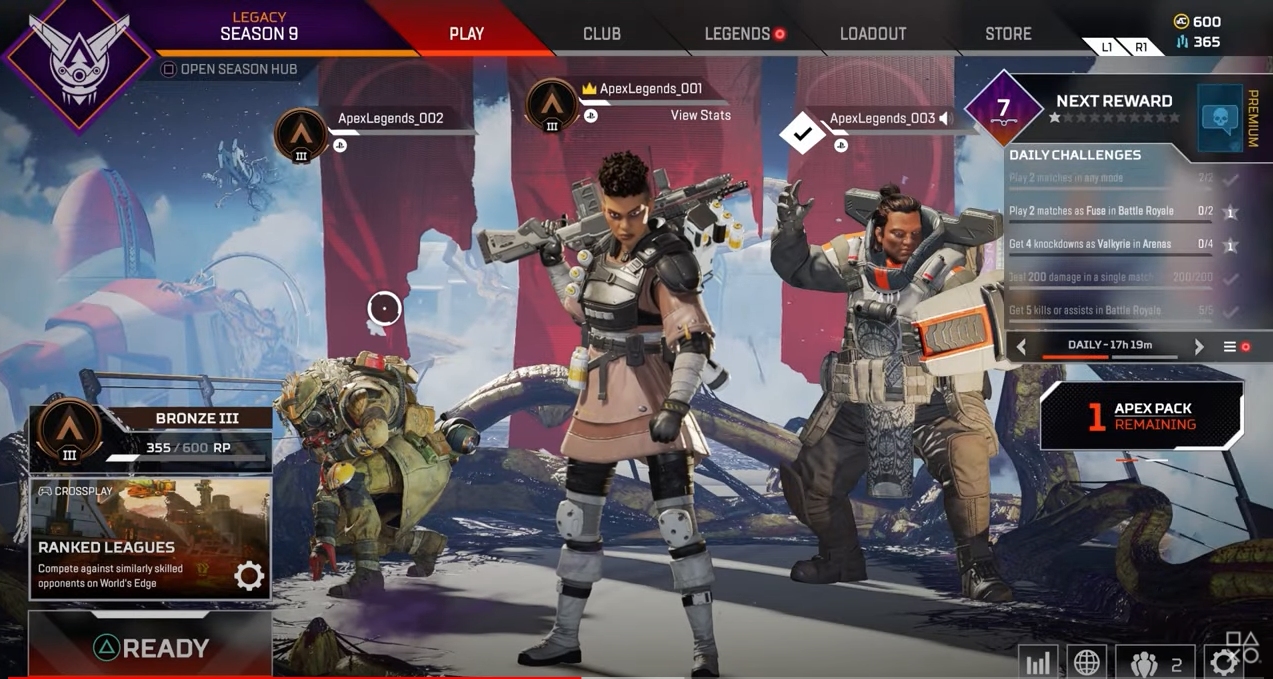Select player ApexLegends_003 name banner
Viewport: 1273px width, 679px height.
pyautogui.click(x=881, y=118)
